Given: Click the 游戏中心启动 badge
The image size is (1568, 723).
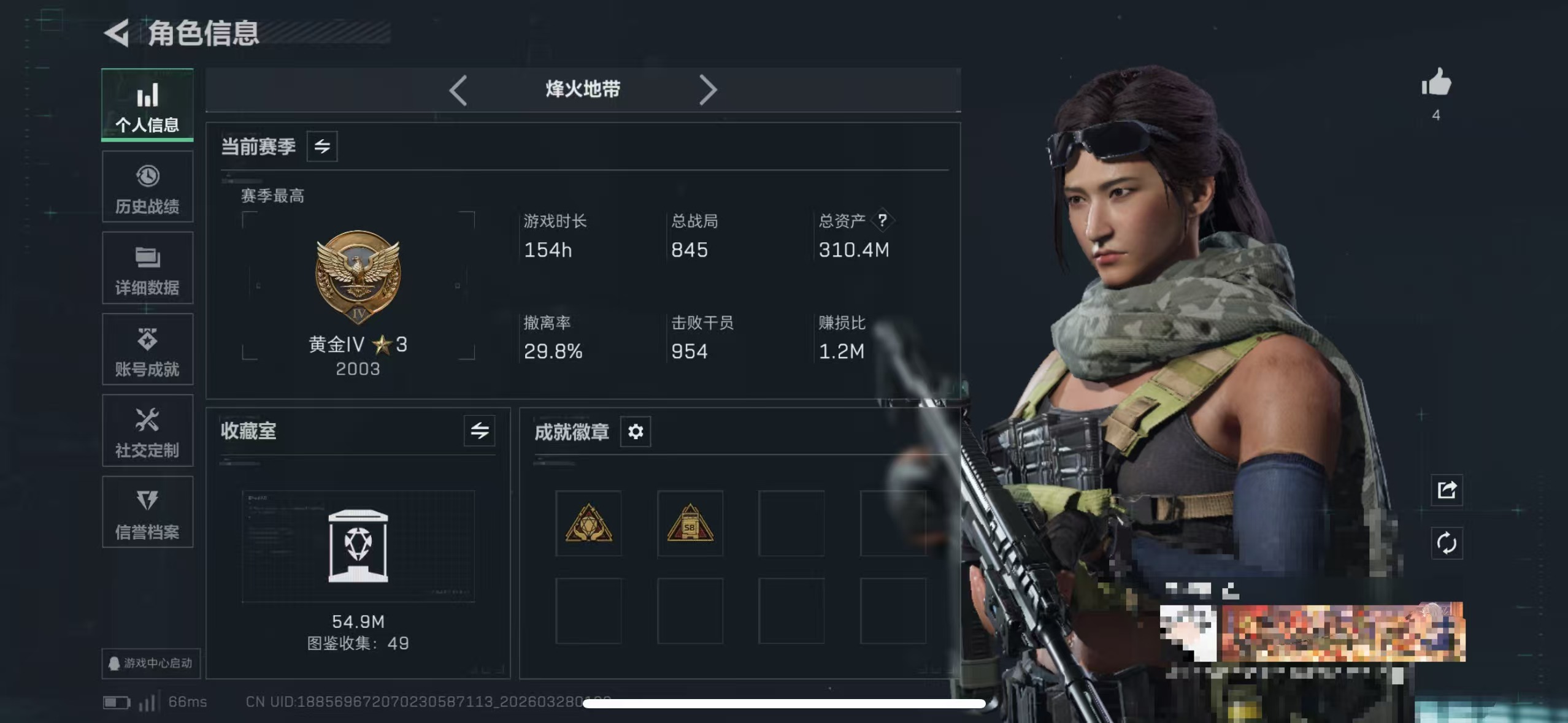Looking at the screenshot, I should point(151,664).
